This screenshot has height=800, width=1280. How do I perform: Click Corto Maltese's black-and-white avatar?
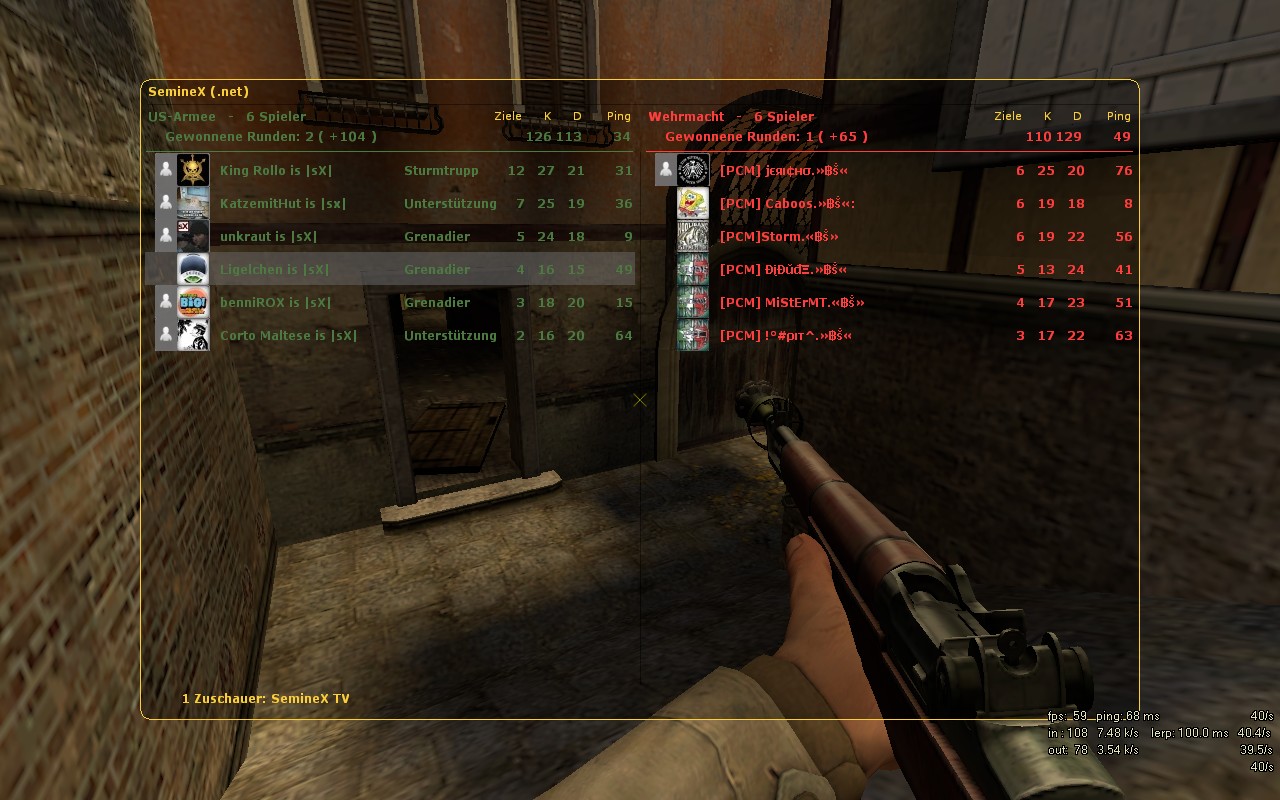click(x=193, y=335)
